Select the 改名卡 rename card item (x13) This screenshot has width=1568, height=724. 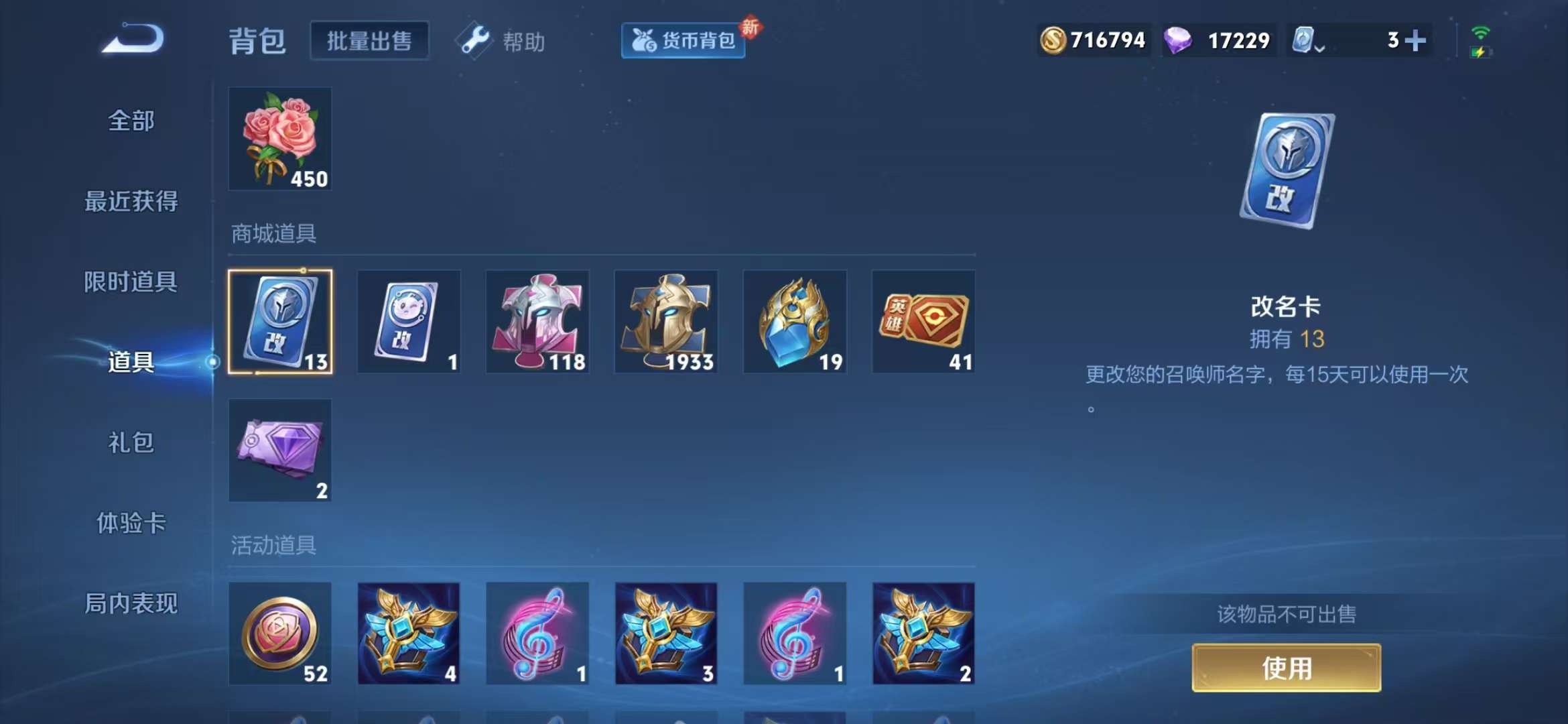pyautogui.click(x=281, y=322)
